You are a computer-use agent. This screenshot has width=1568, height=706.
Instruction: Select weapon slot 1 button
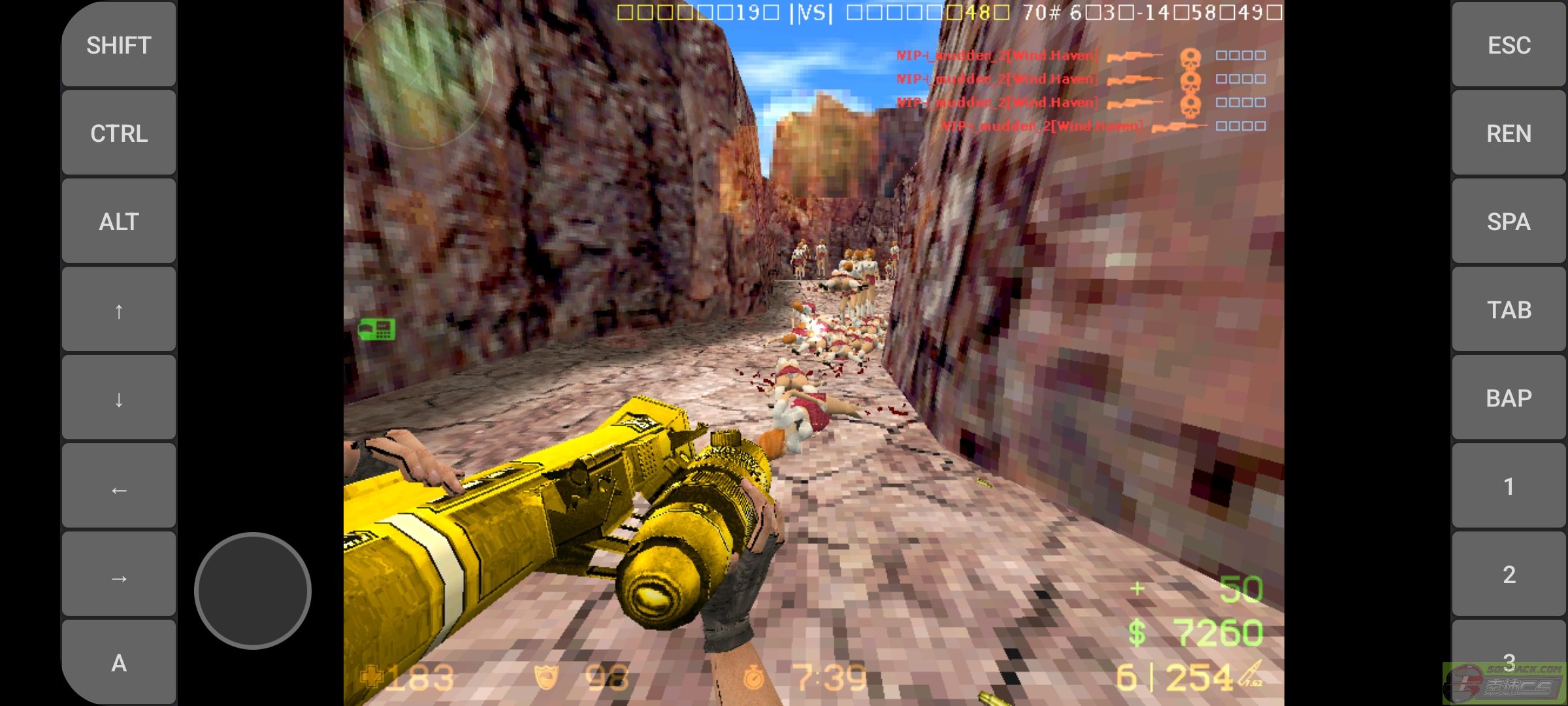click(x=1509, y=486)
